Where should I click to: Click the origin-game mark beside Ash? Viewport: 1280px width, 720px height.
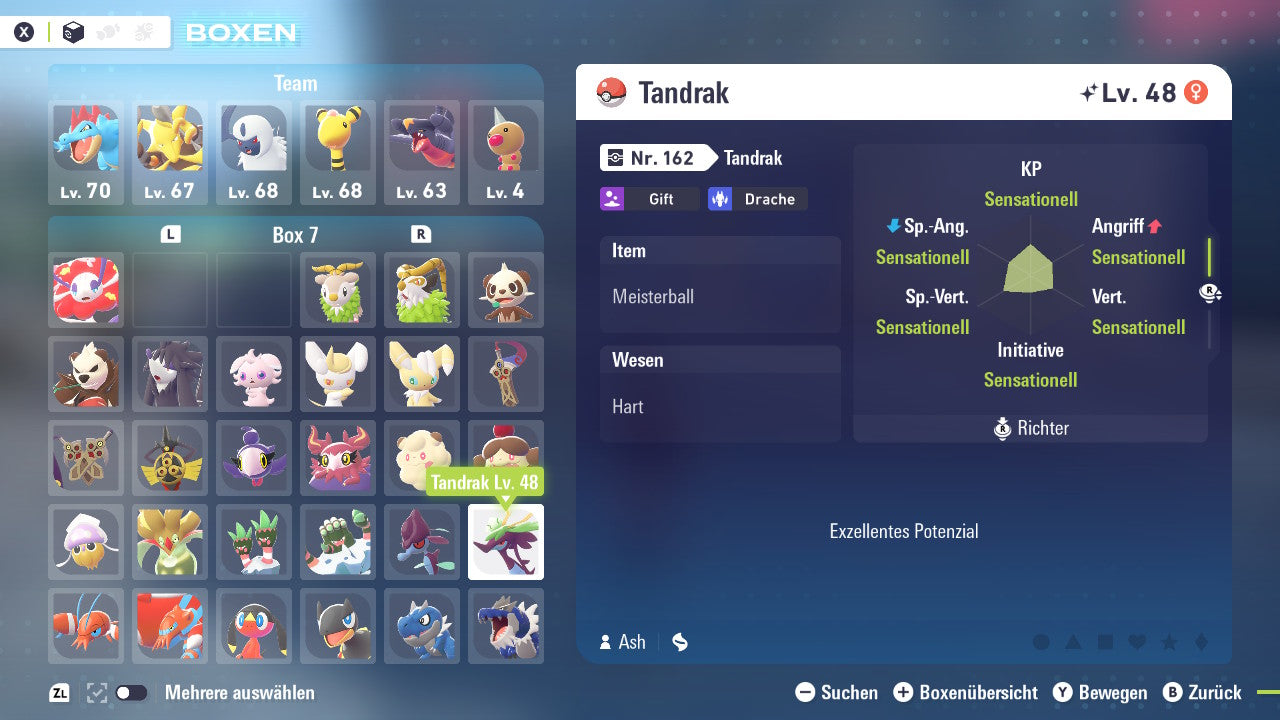coord(680,642)
